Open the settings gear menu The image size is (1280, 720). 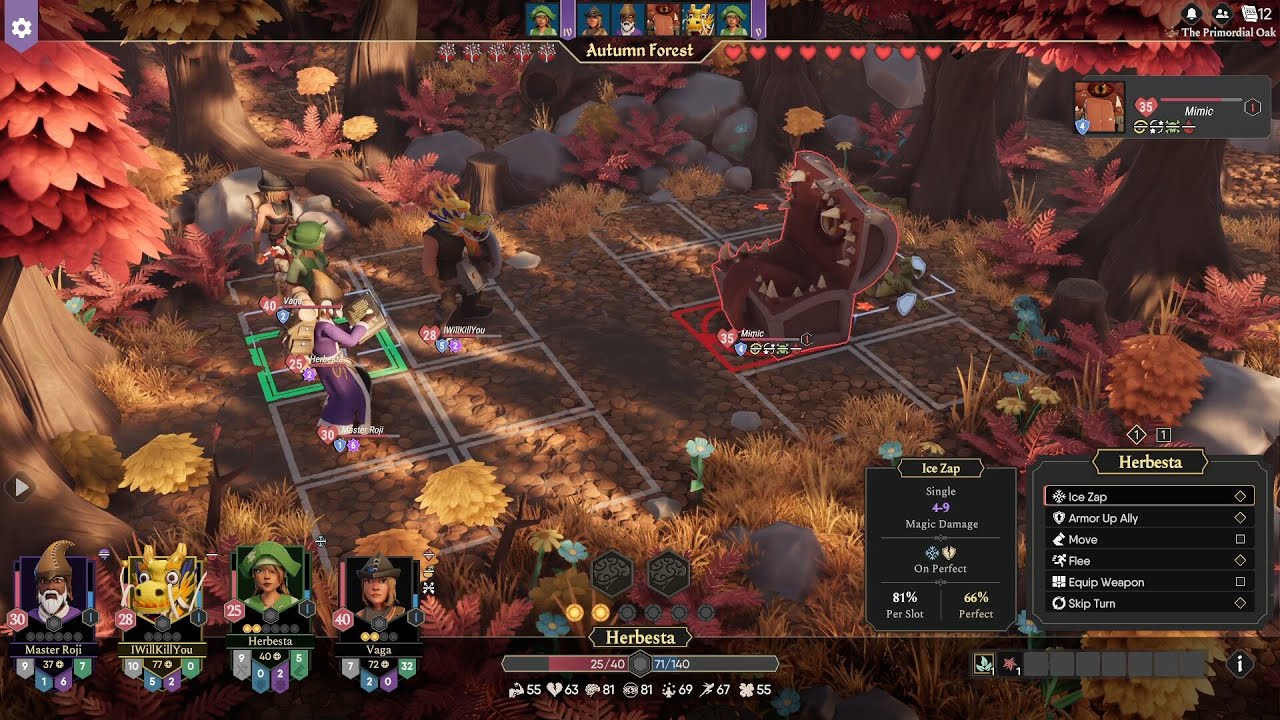click(21, 27)
